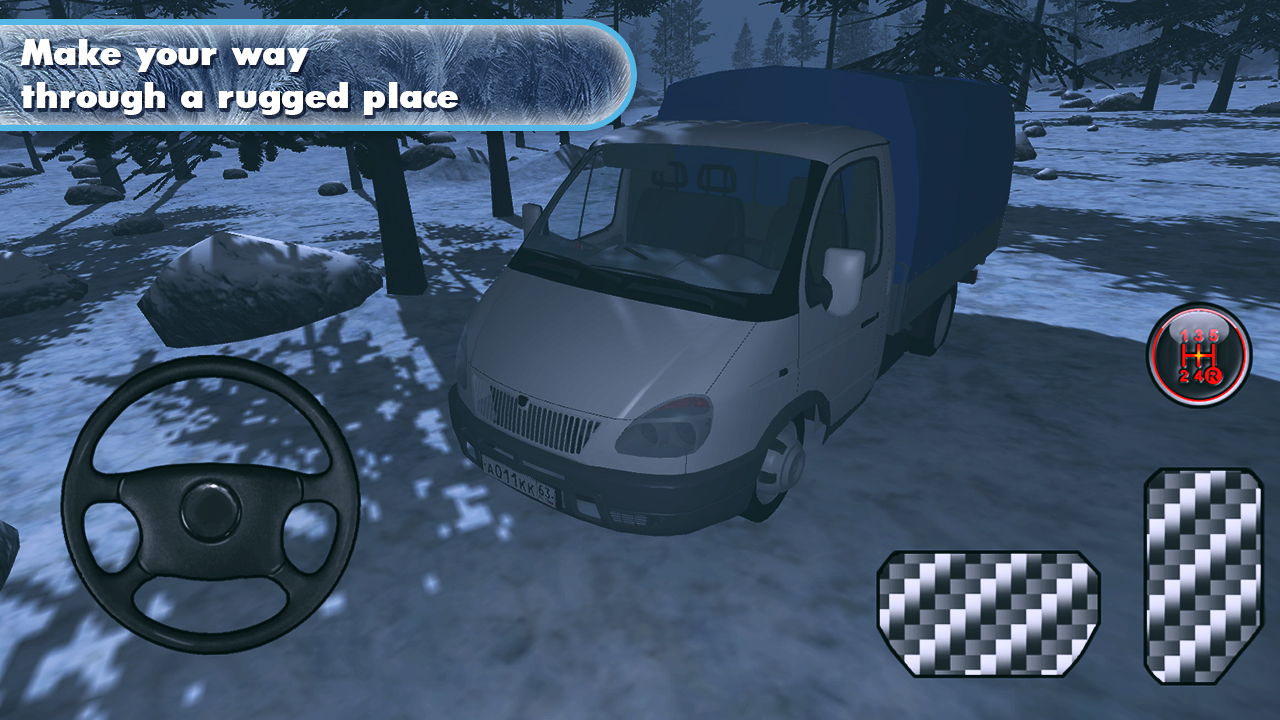
Task: Select third gear on the shifter diagram
Action: (1198, 335)
